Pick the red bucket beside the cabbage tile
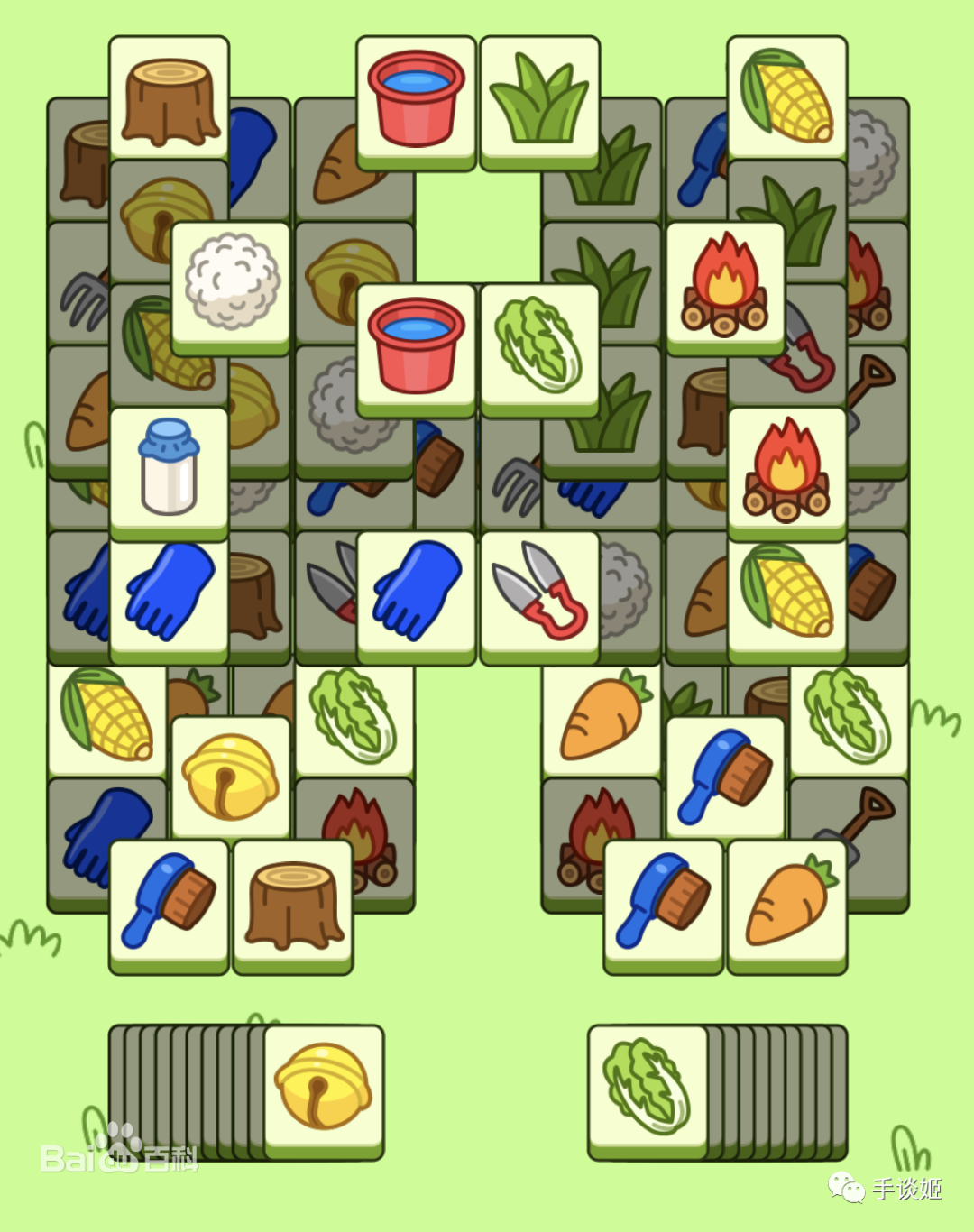This screenshot has width=974, height=1232. click(x=416, y=346)
